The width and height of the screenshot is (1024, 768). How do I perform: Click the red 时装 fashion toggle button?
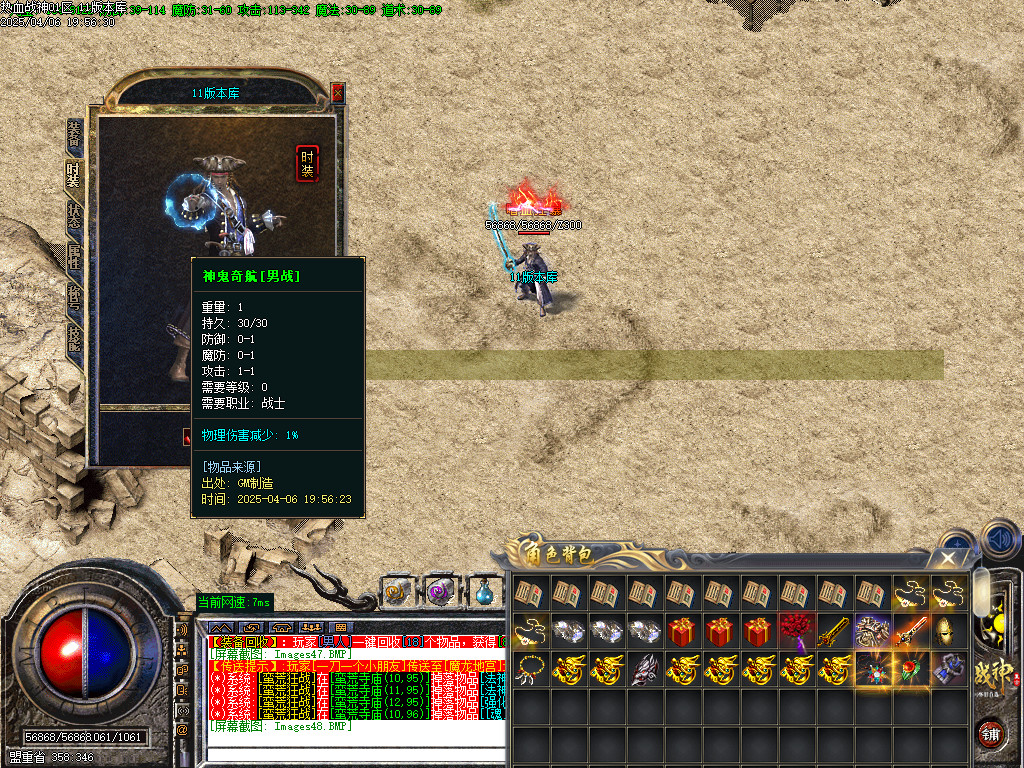click(x=307, y=163)
